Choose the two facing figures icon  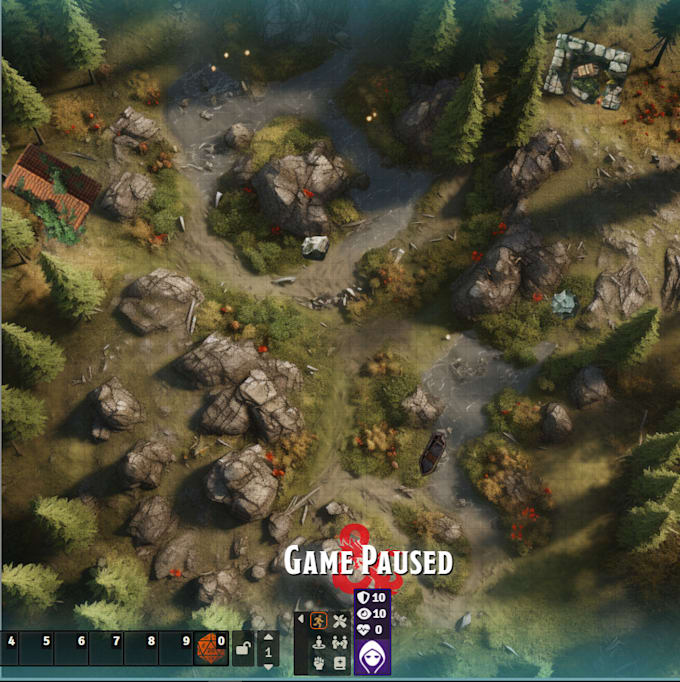pyautogui.click(x=339, y=642)
